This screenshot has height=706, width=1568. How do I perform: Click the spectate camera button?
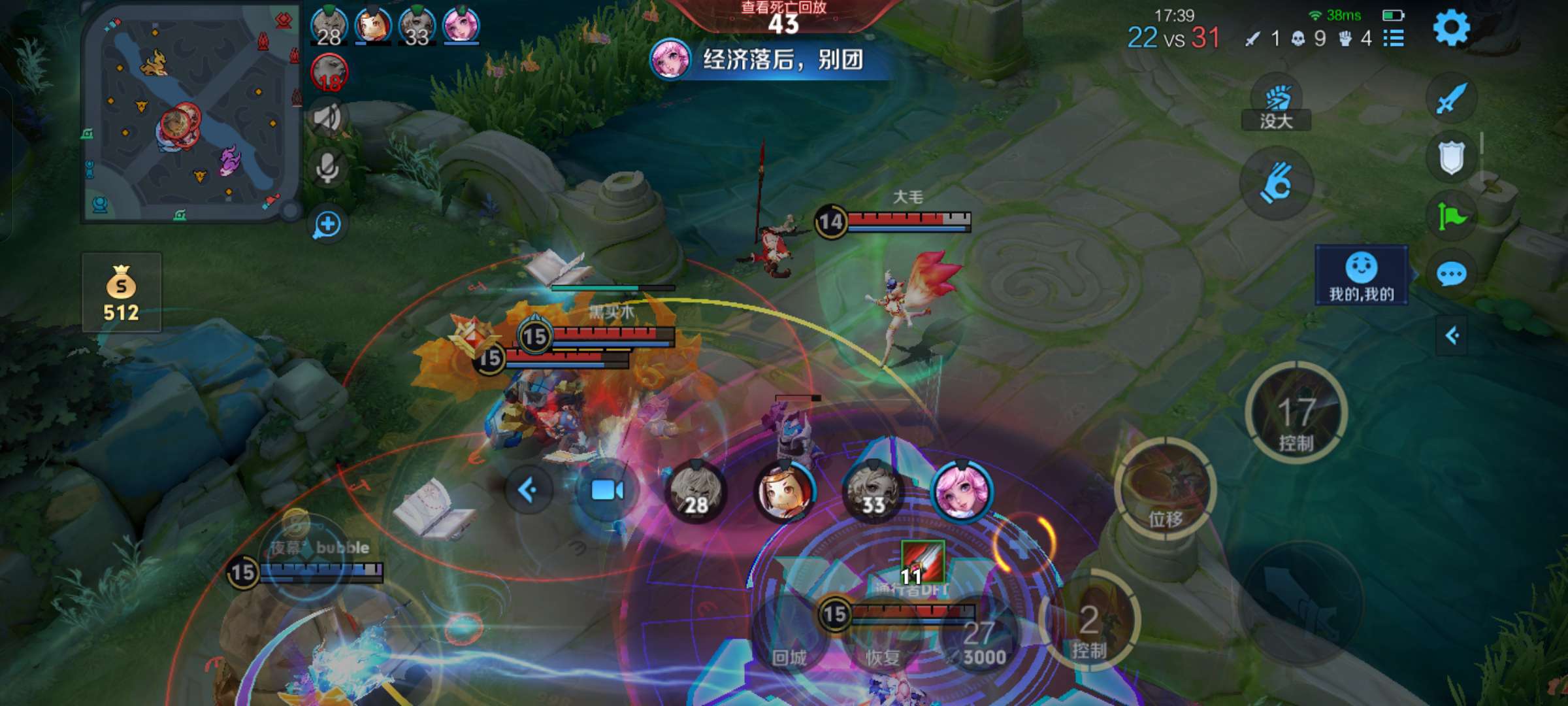click(606, 490)
